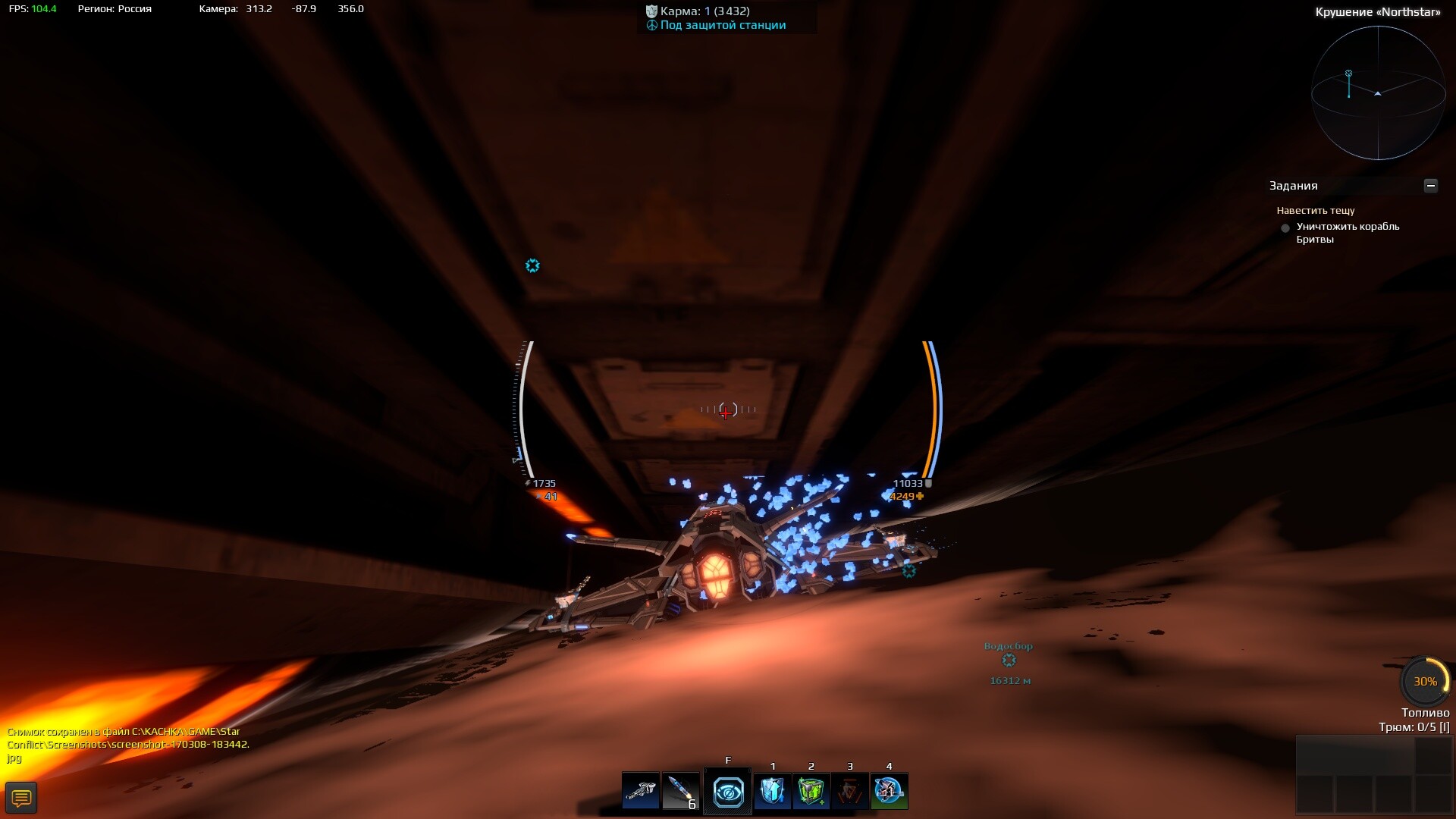Activate the blue sphere module in slot 4

pos(889,792)
